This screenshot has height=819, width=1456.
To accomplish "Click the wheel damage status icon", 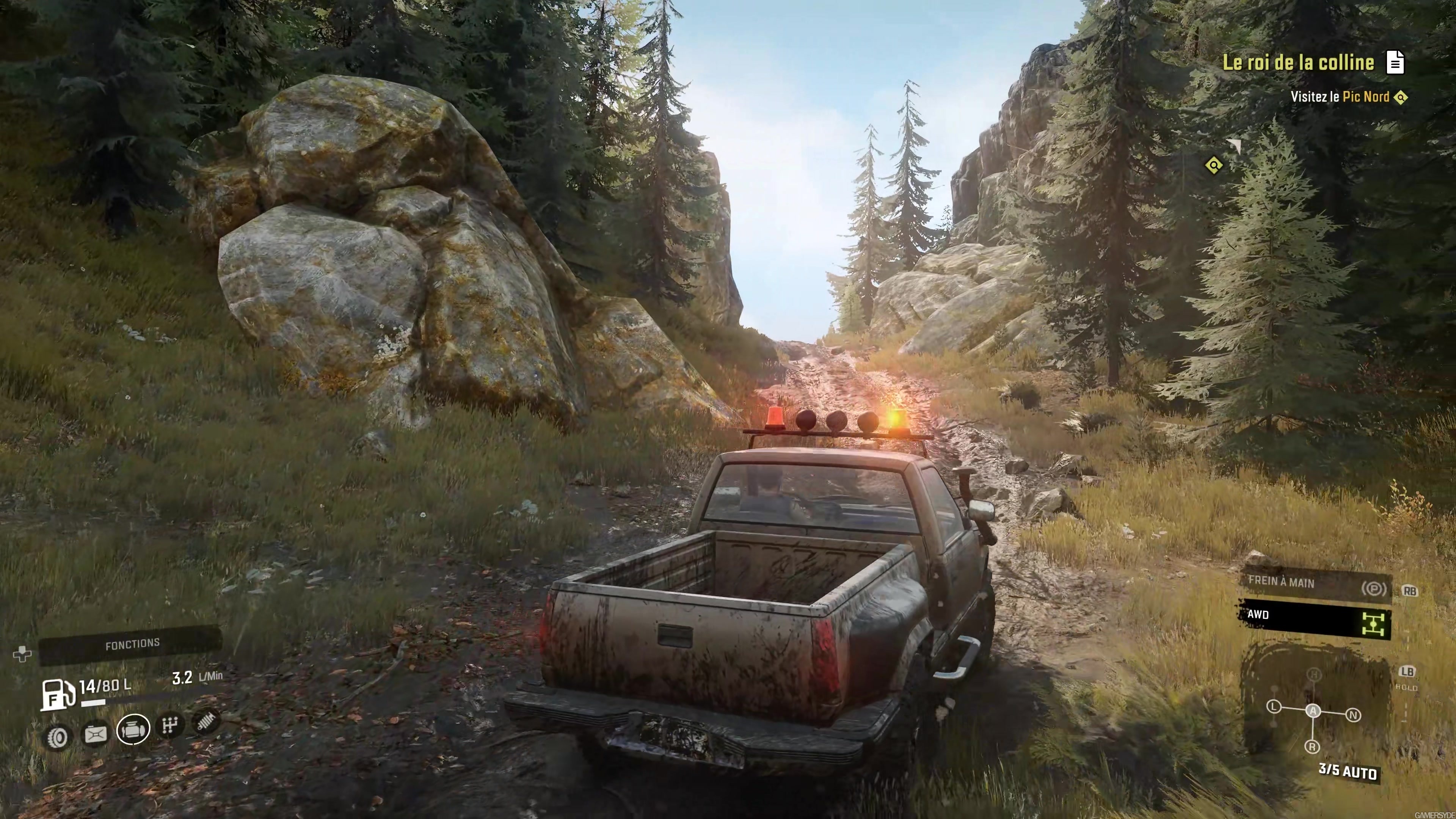I will [x=56, y=737].
